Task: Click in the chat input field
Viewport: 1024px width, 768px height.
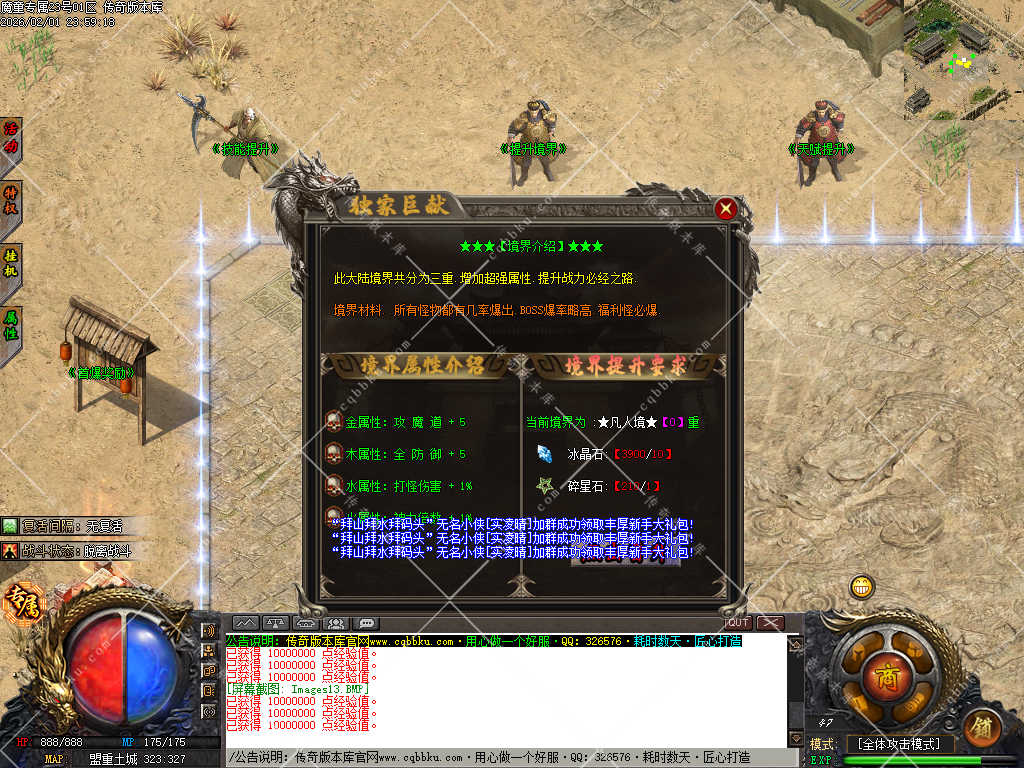Action: coord(500,759)
